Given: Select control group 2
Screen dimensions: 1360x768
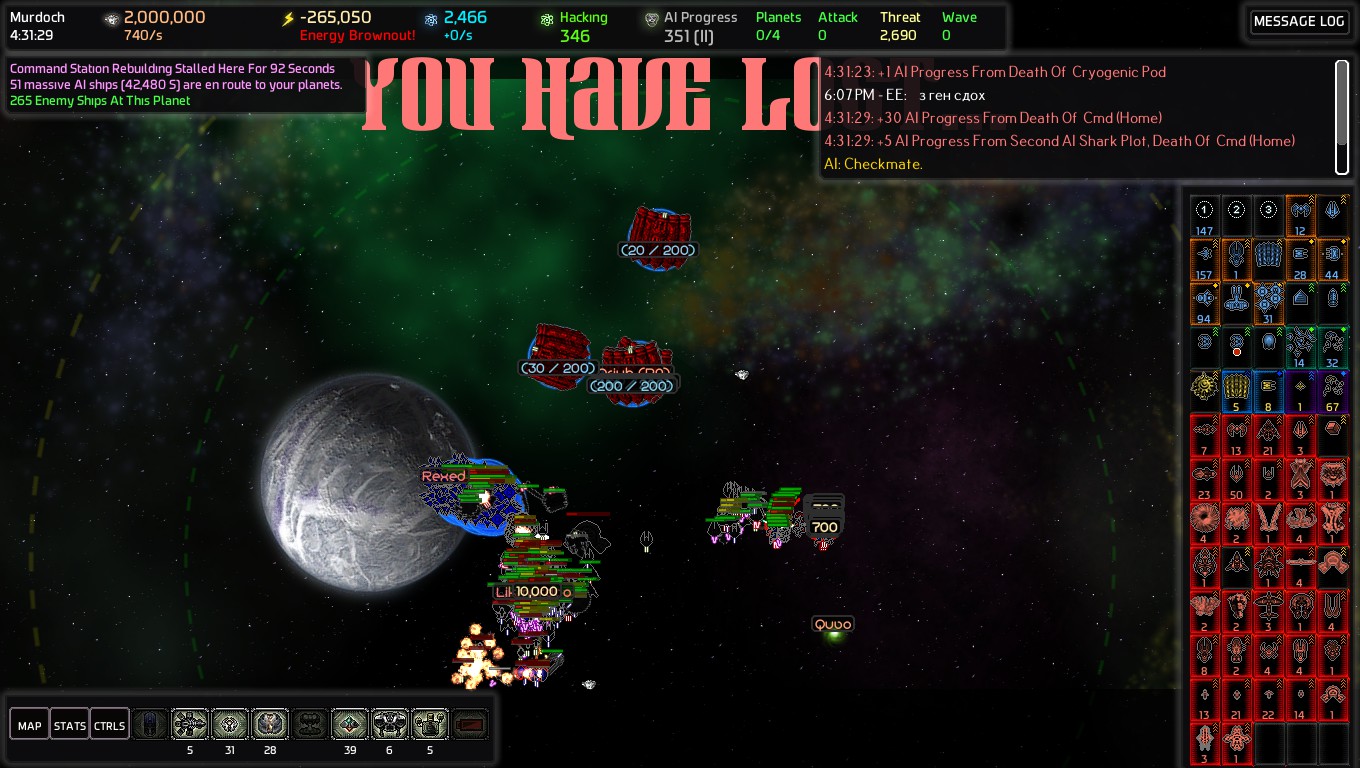Looking at the screenshot, I should [x=1237, y=215].
